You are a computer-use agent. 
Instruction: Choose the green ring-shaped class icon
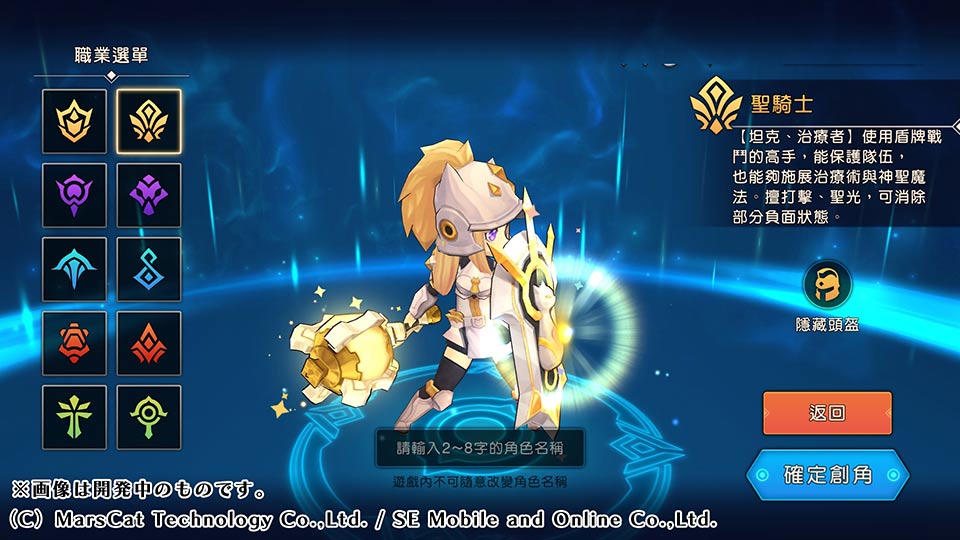[x=149, y=417]
